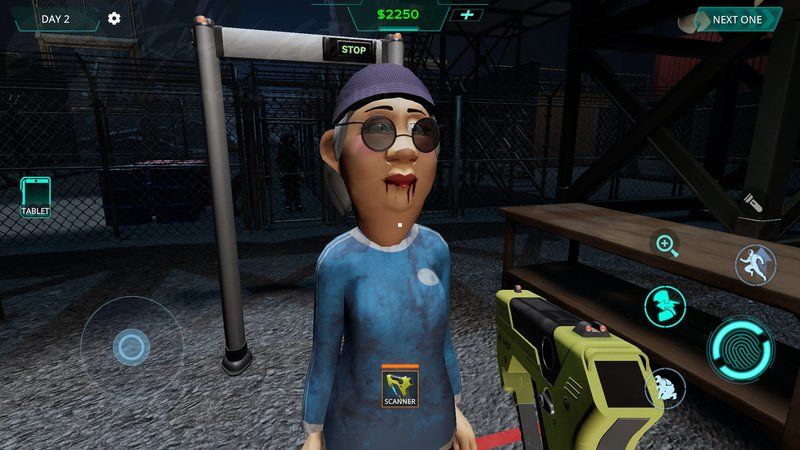Tap the plus button to add money
This screenshot has height=450, width=800.
[466, 15]
